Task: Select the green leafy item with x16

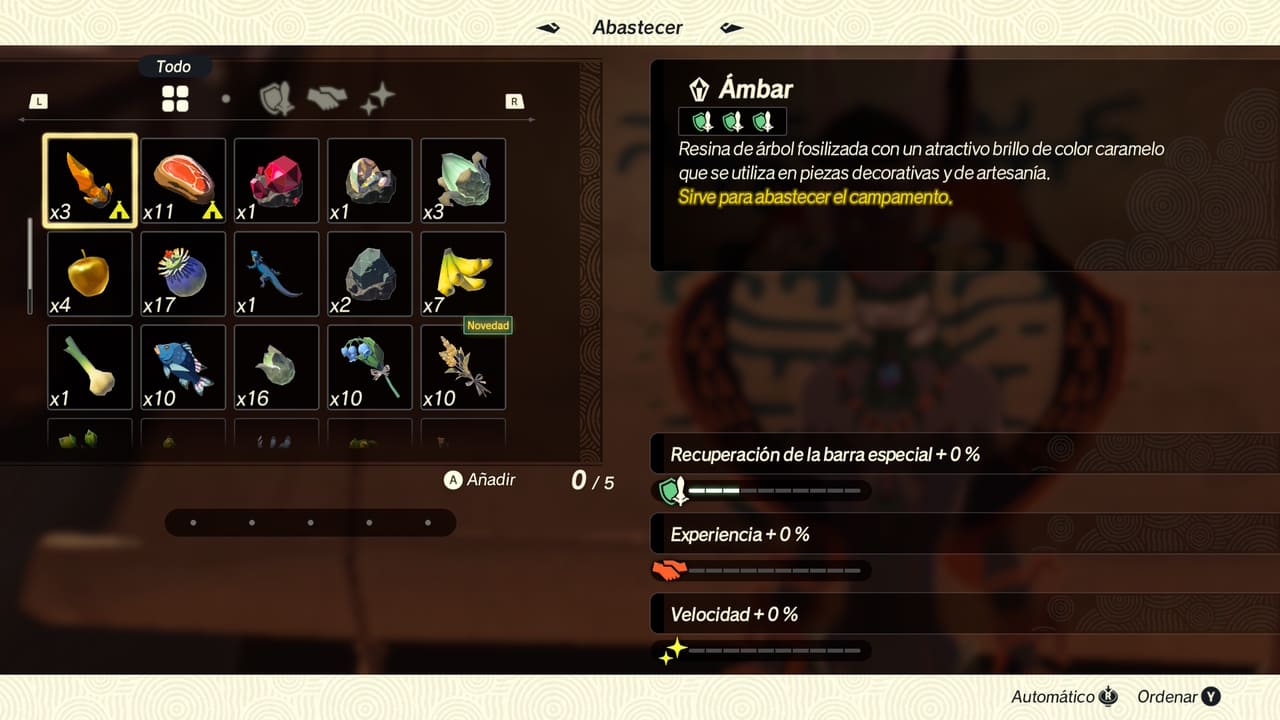Action: pyautogui.click(x=276, y=367)
